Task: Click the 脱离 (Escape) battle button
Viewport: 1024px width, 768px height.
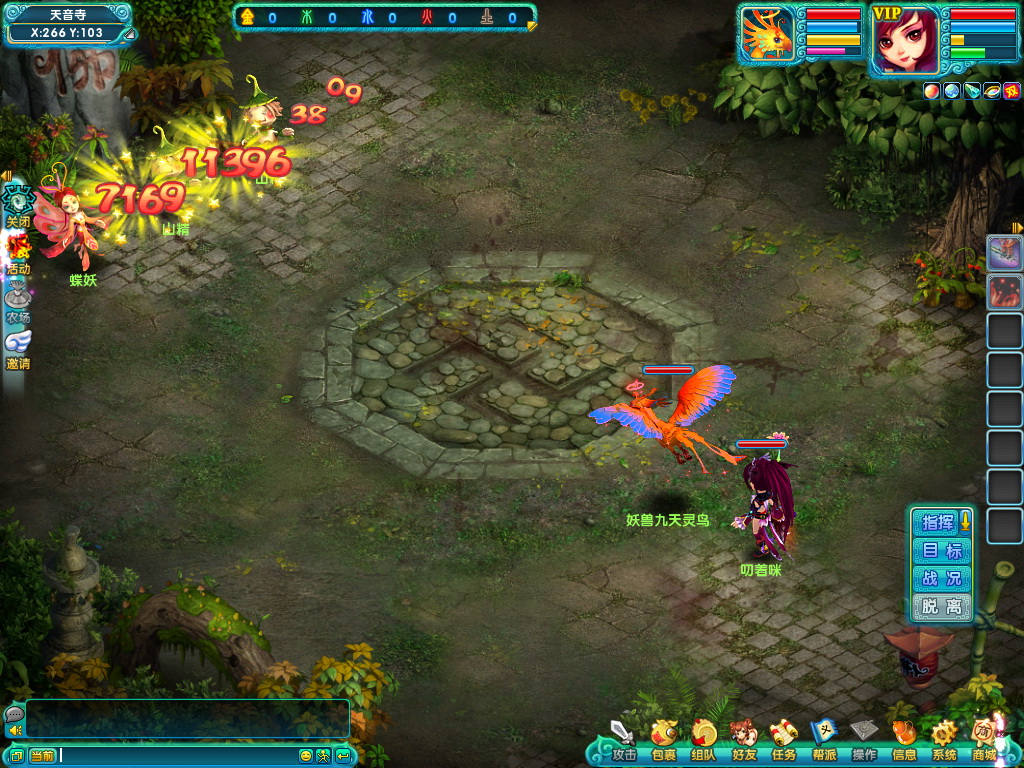Action: tap(942, 606)
